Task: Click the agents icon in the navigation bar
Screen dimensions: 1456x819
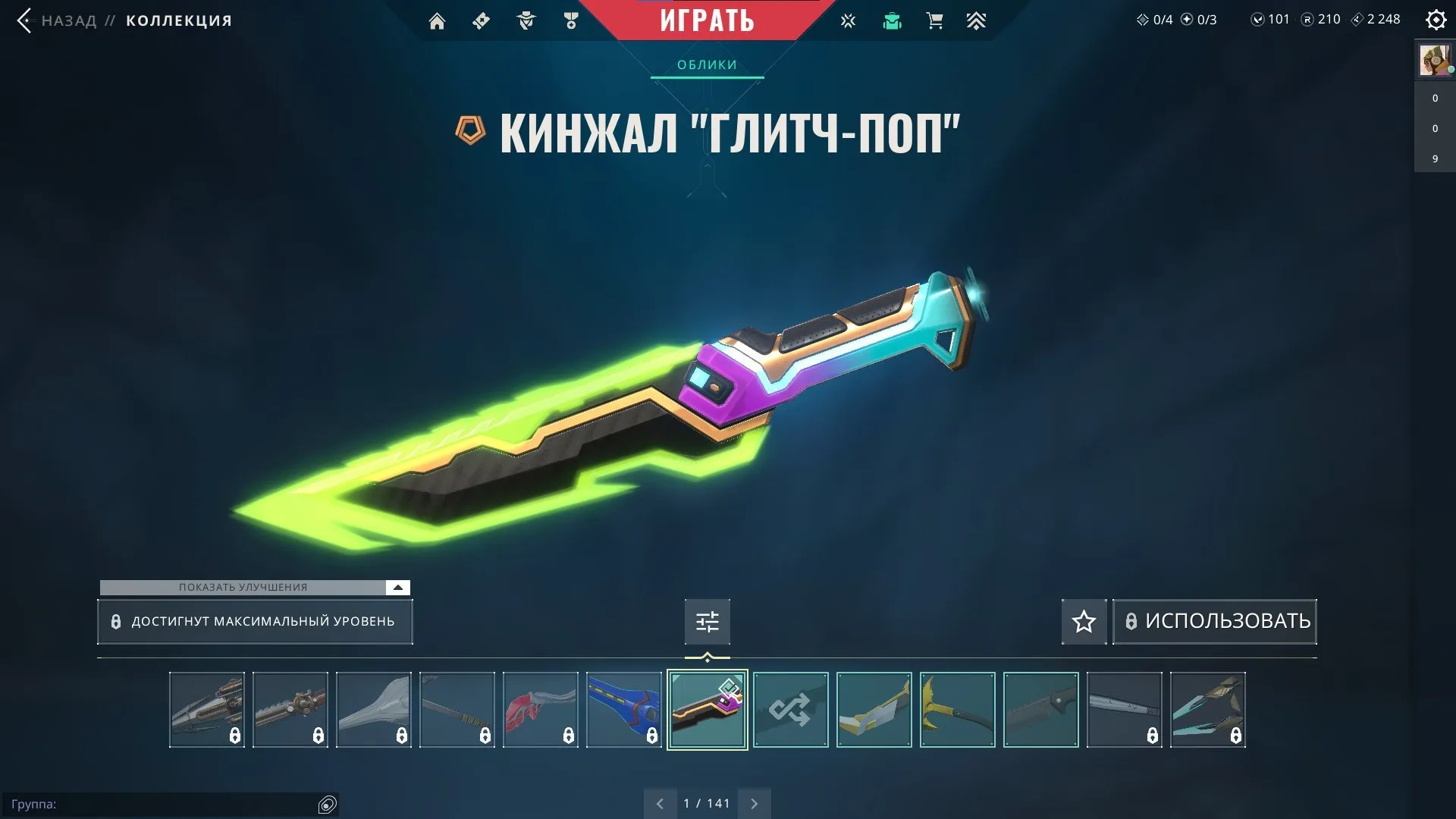Action: (x=526, y=20)
